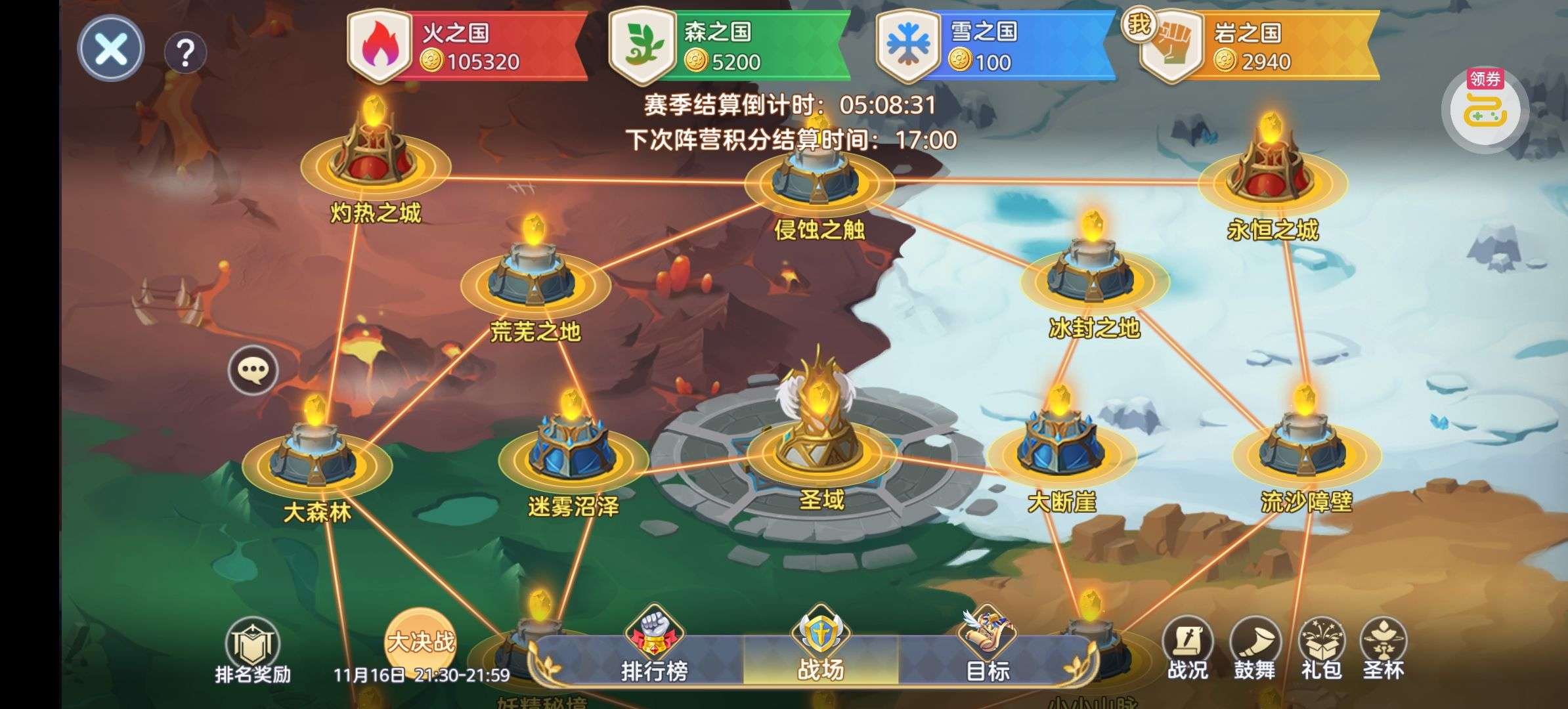Open the chat speech bubble
1568x709 pixels.
pos(253,371)
